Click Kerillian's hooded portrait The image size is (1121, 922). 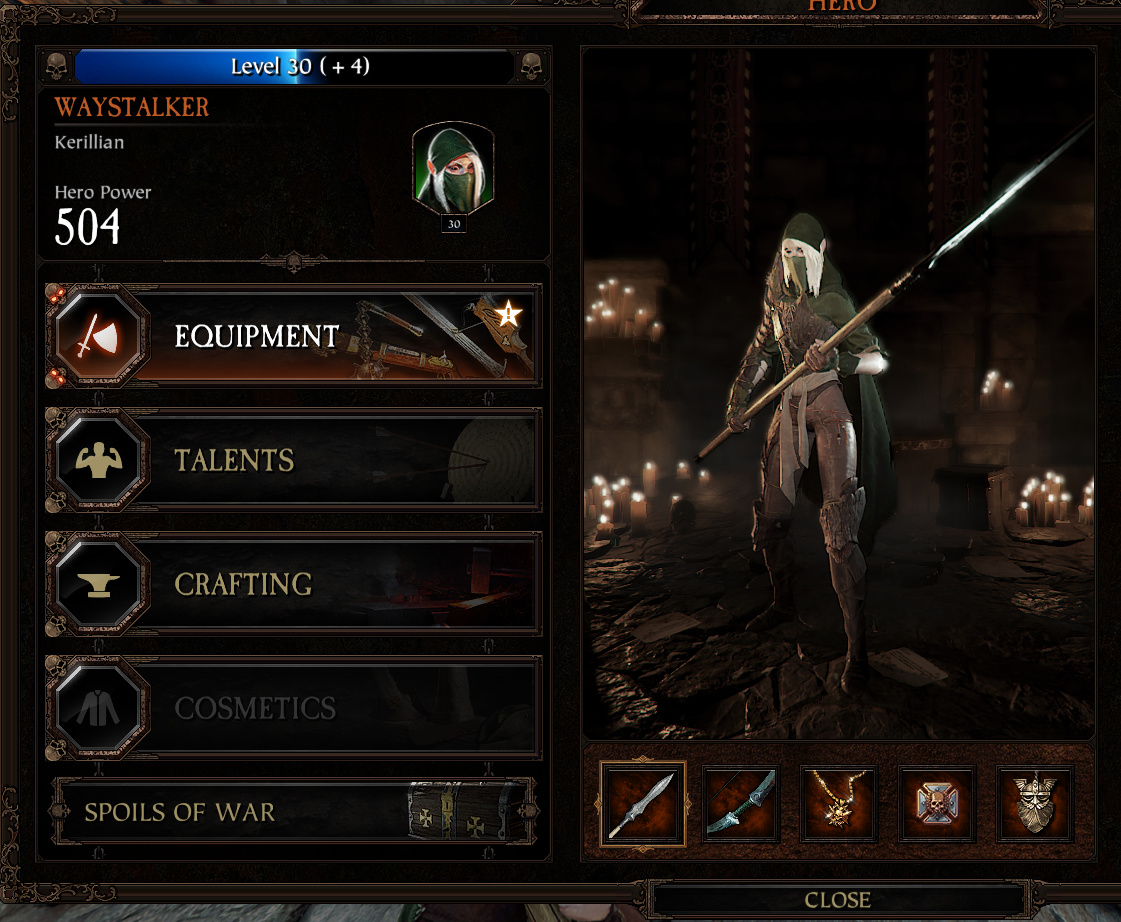[x=453, y=168]
